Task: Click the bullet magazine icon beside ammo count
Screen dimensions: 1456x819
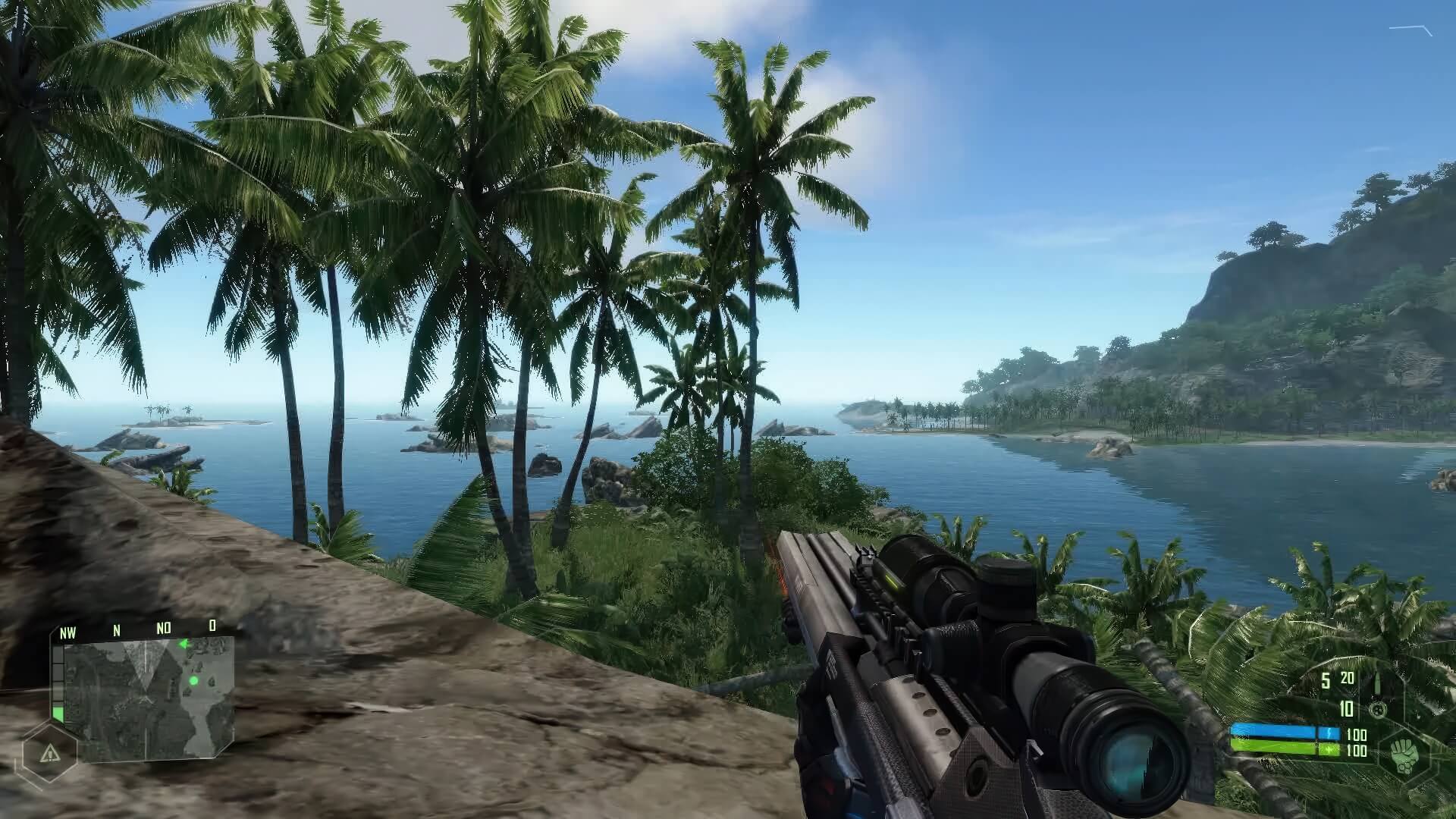Action: [x=1377, y=683]
